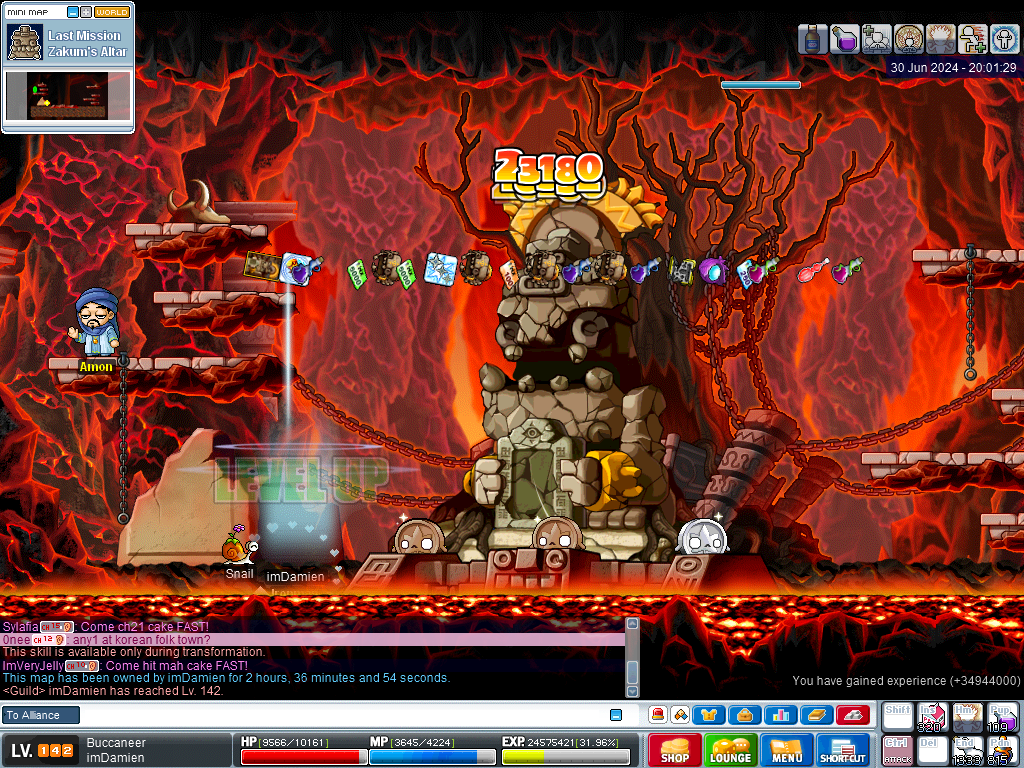Open the Shortcut button
The height and width of the screenshot is (768, 1024).
click(843, 750)
